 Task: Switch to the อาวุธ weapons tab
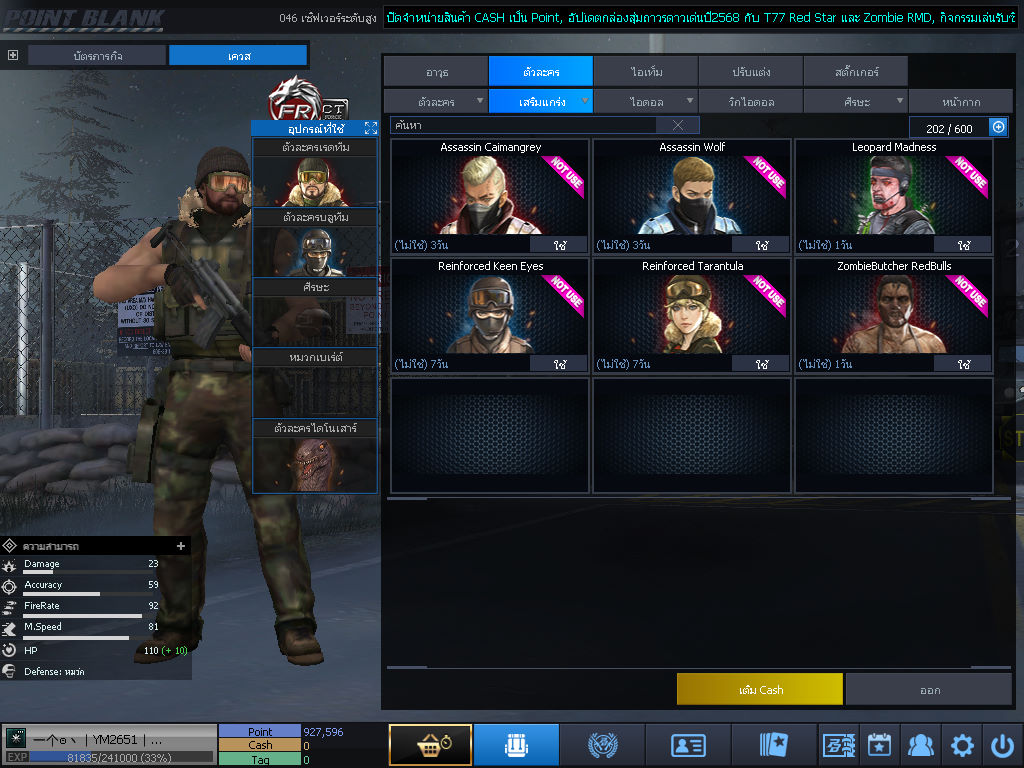(436, 71)
